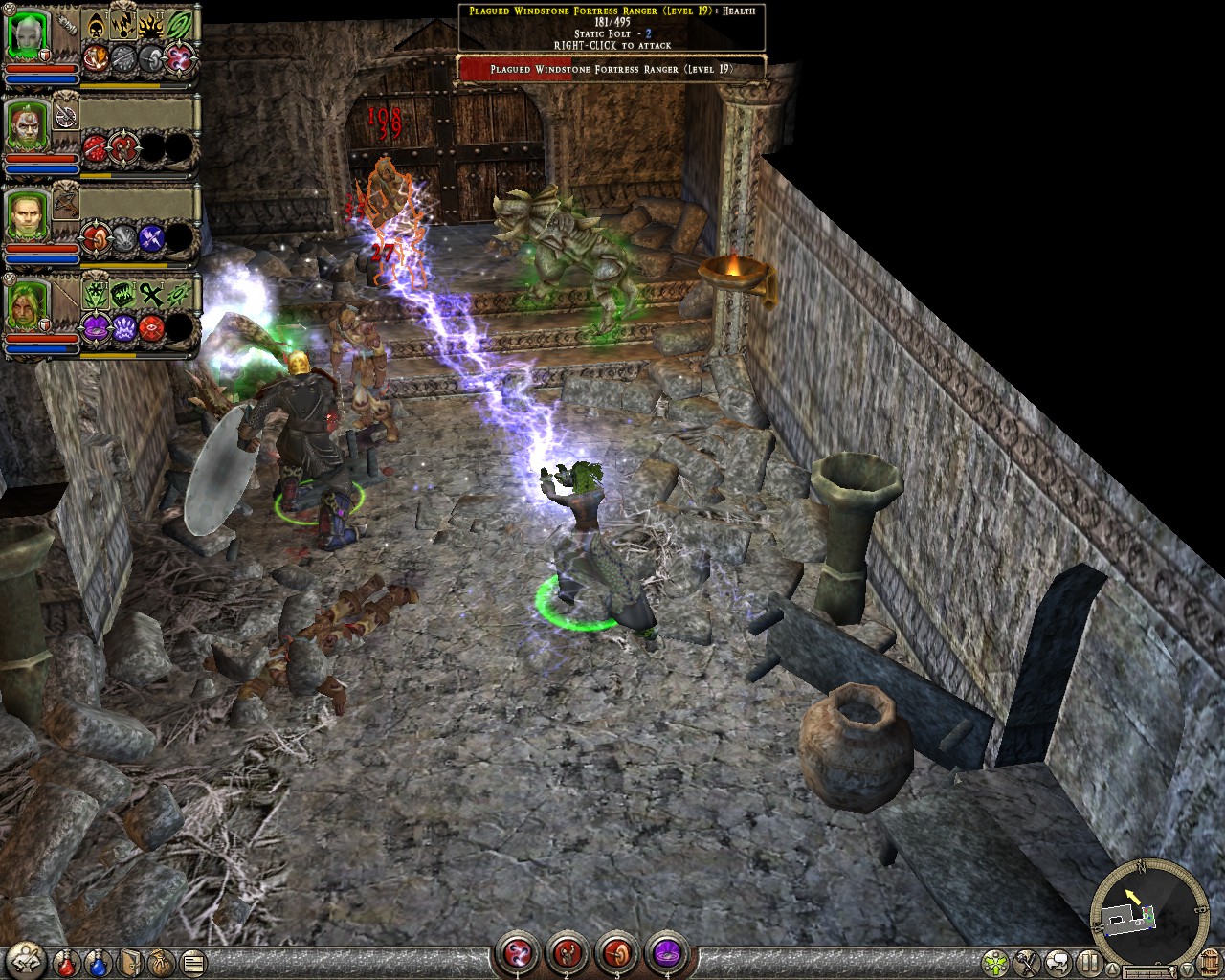Activate the purple swirl power in hotbar slot 4
Screen dimensions: 1225x980
[x=667, y=953]
